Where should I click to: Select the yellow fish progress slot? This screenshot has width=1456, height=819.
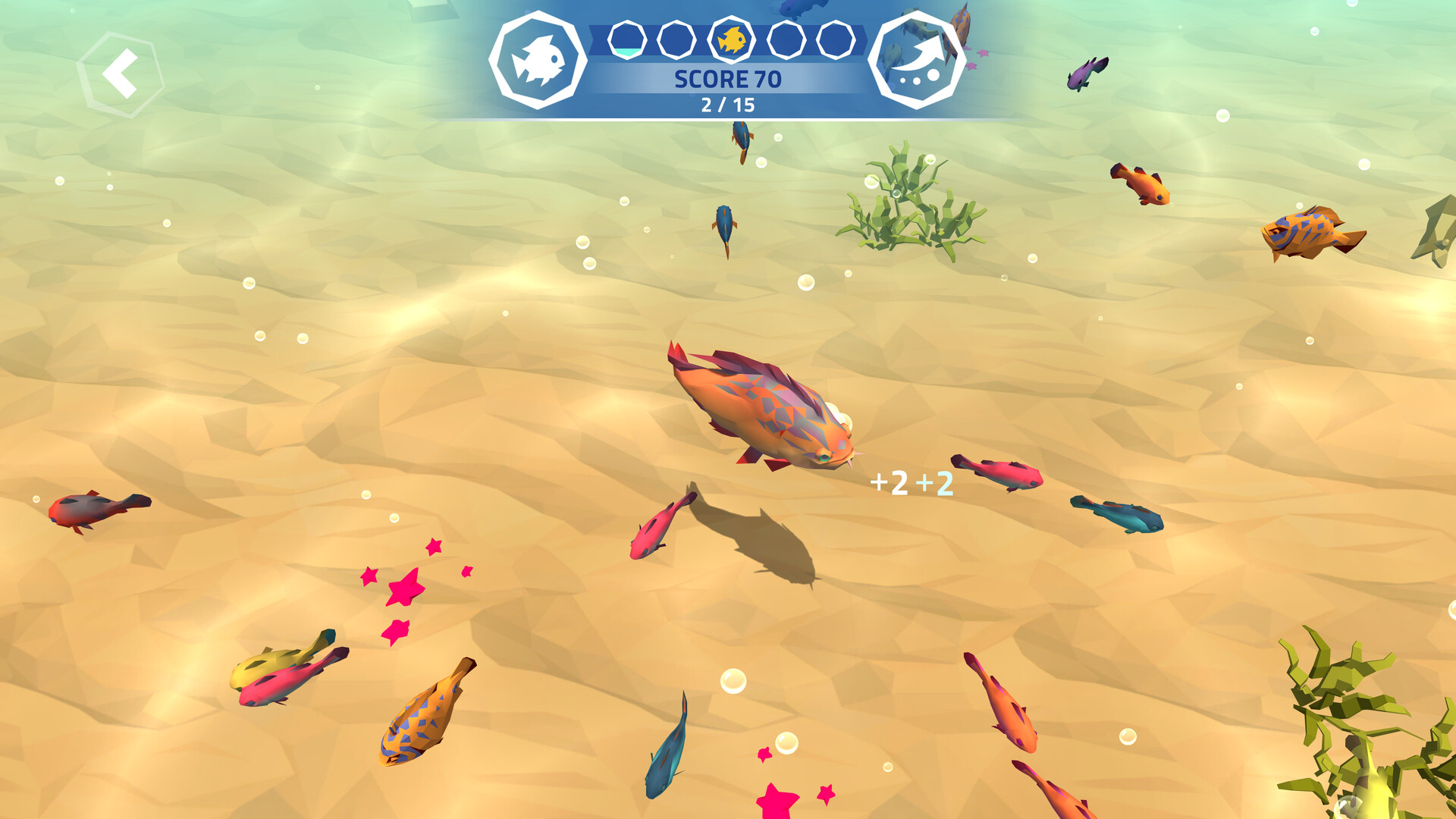click(732, 39)
